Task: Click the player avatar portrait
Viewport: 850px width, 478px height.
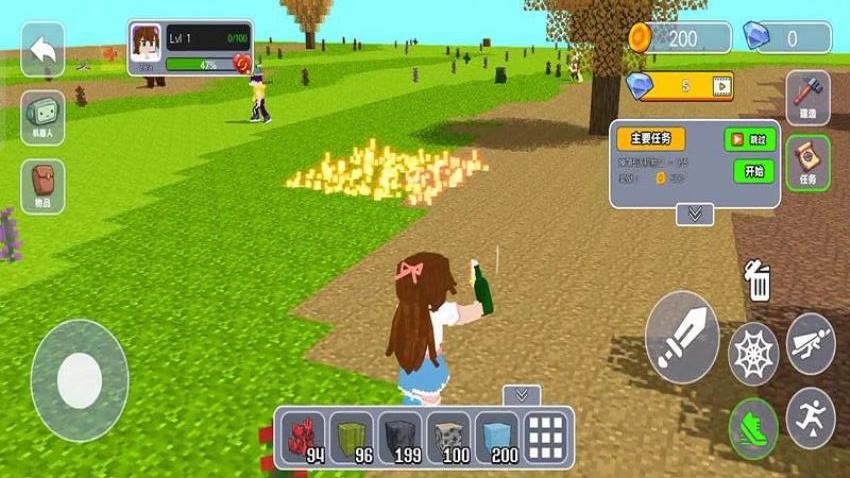Action: click(145, 42)
